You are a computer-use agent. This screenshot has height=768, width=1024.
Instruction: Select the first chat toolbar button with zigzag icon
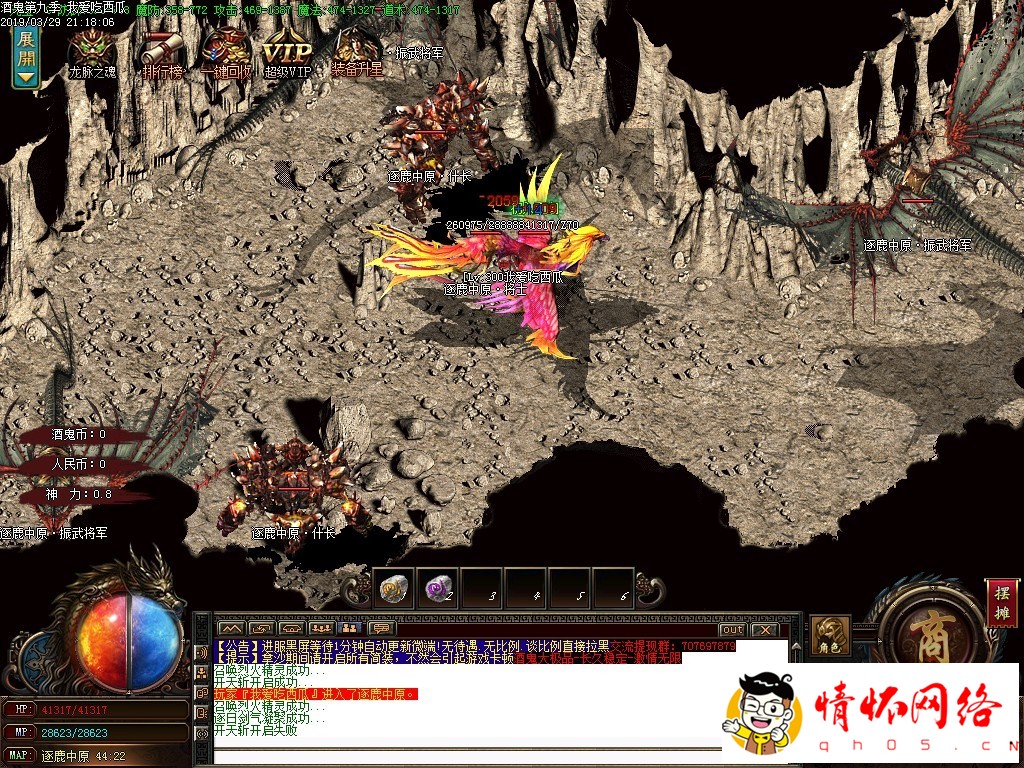tap(231, 628)
